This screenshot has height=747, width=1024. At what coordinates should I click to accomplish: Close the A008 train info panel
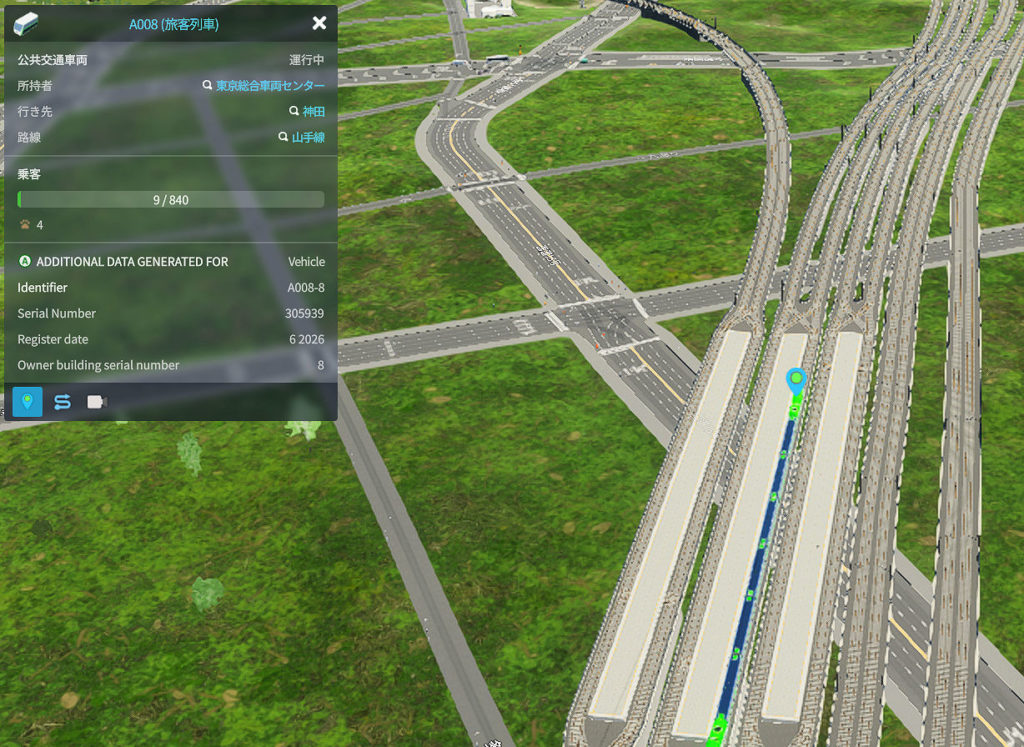point(319,23)
